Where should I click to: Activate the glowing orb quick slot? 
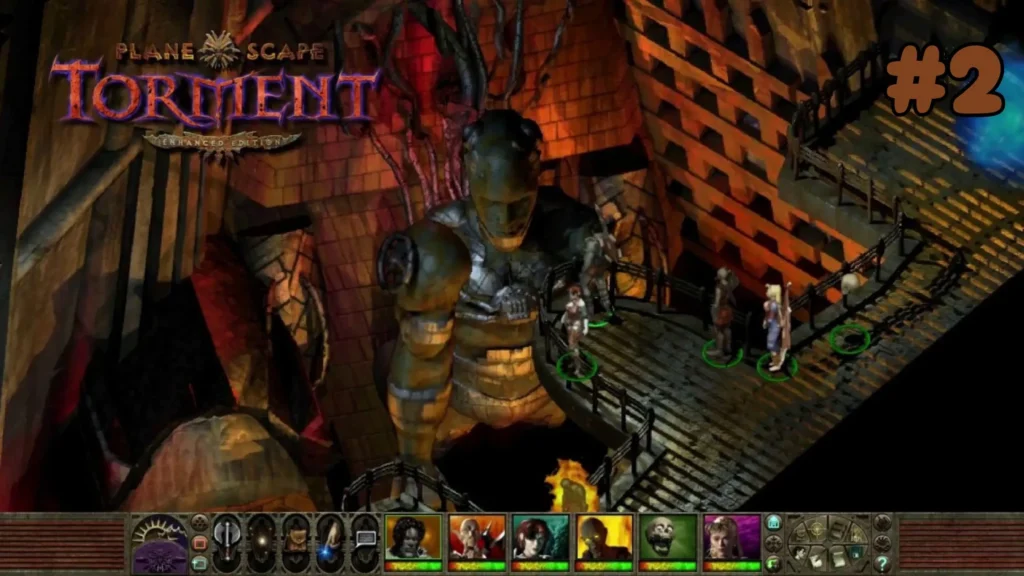[x=262, y=543]
